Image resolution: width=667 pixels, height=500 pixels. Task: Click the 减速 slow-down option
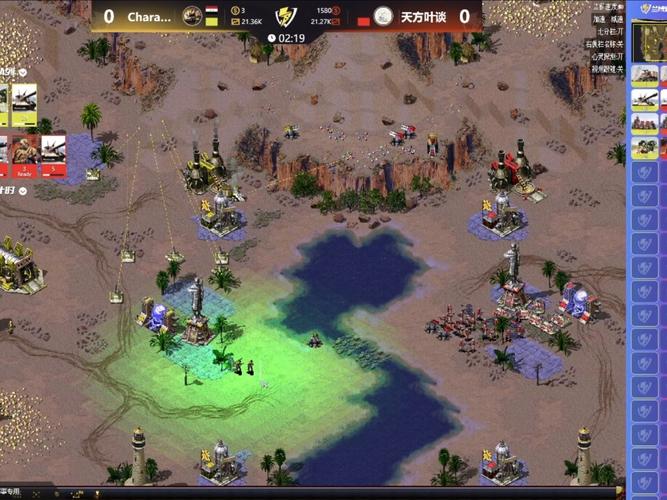[616, 19]
